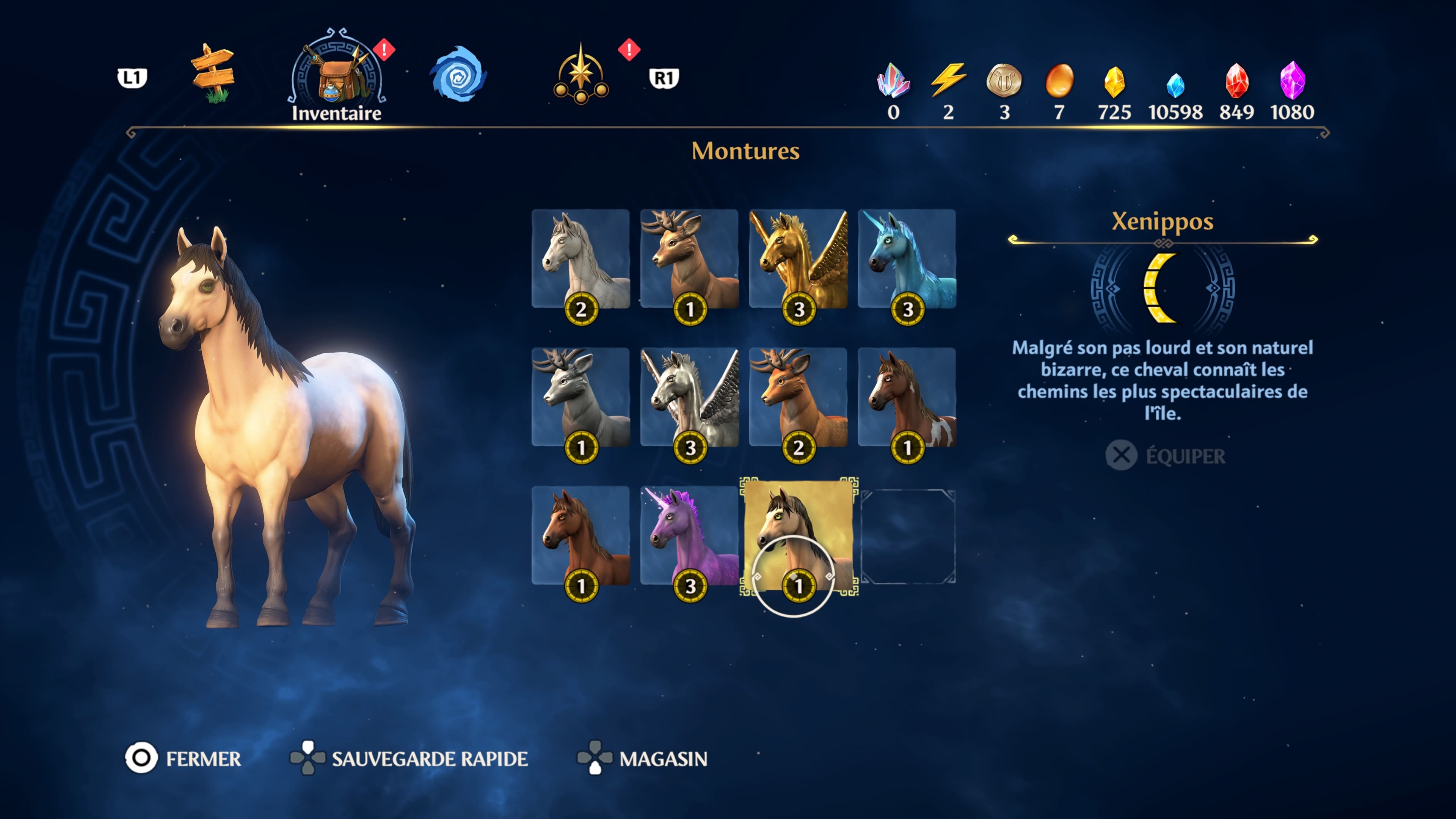The height and width of the screenshot is (819, 1456).
Task: Open the MAGASIN store
Action: point(643,758)
